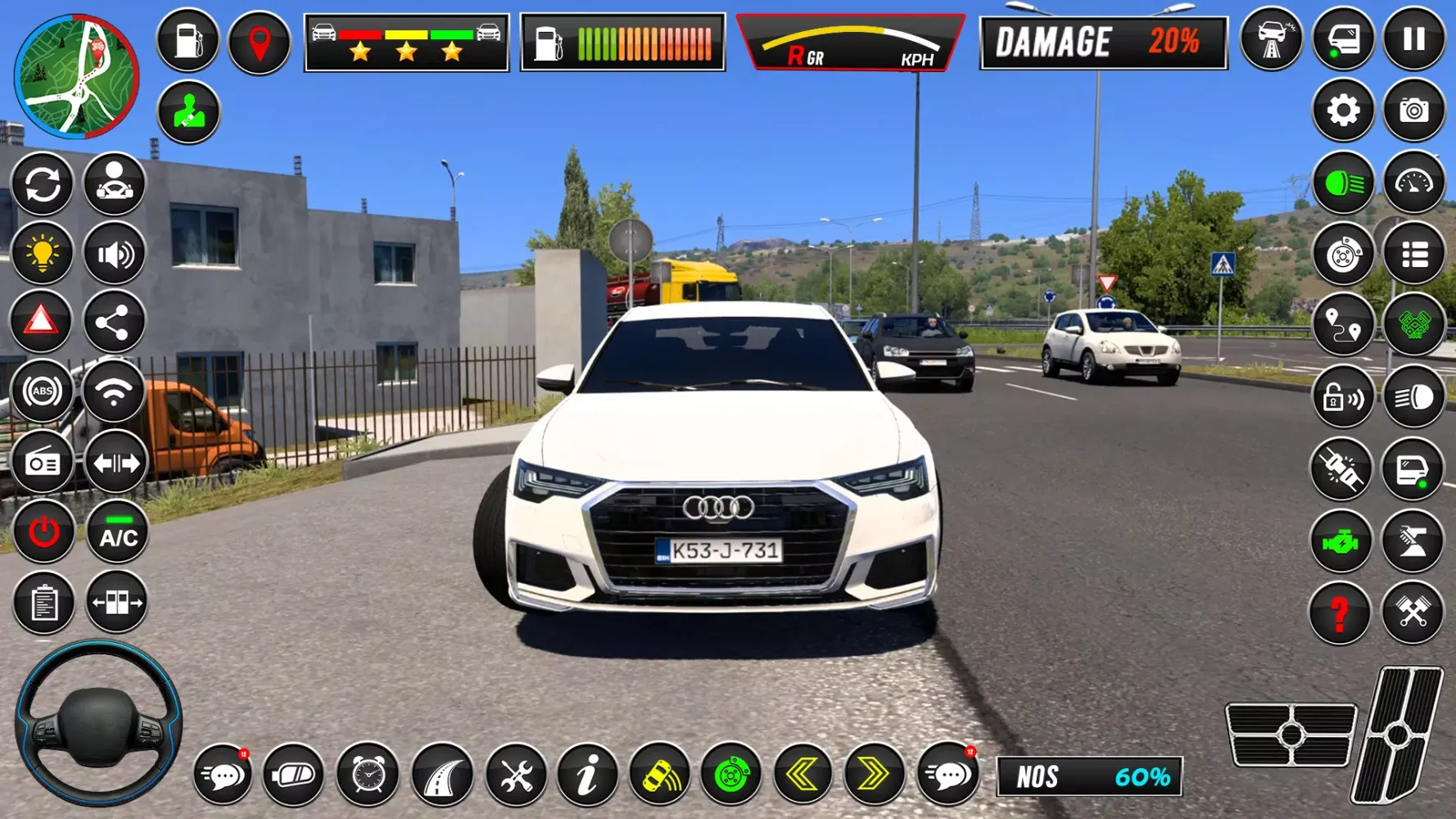Screen dimensions: 1456x819
Task: Switch on the yellow light bulb button
Action: (42, 254)
